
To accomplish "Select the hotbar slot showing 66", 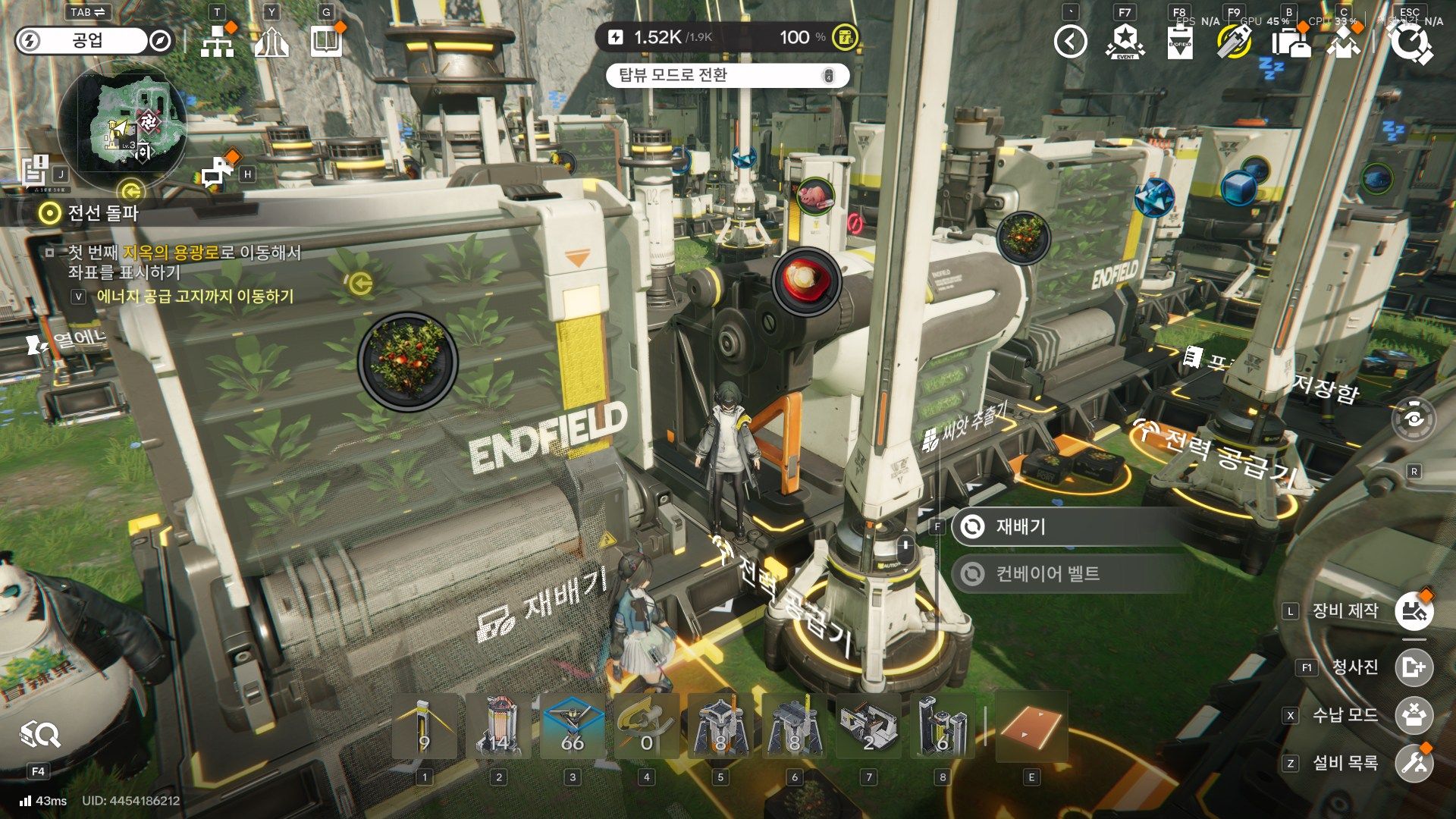I will coord(573,726).
